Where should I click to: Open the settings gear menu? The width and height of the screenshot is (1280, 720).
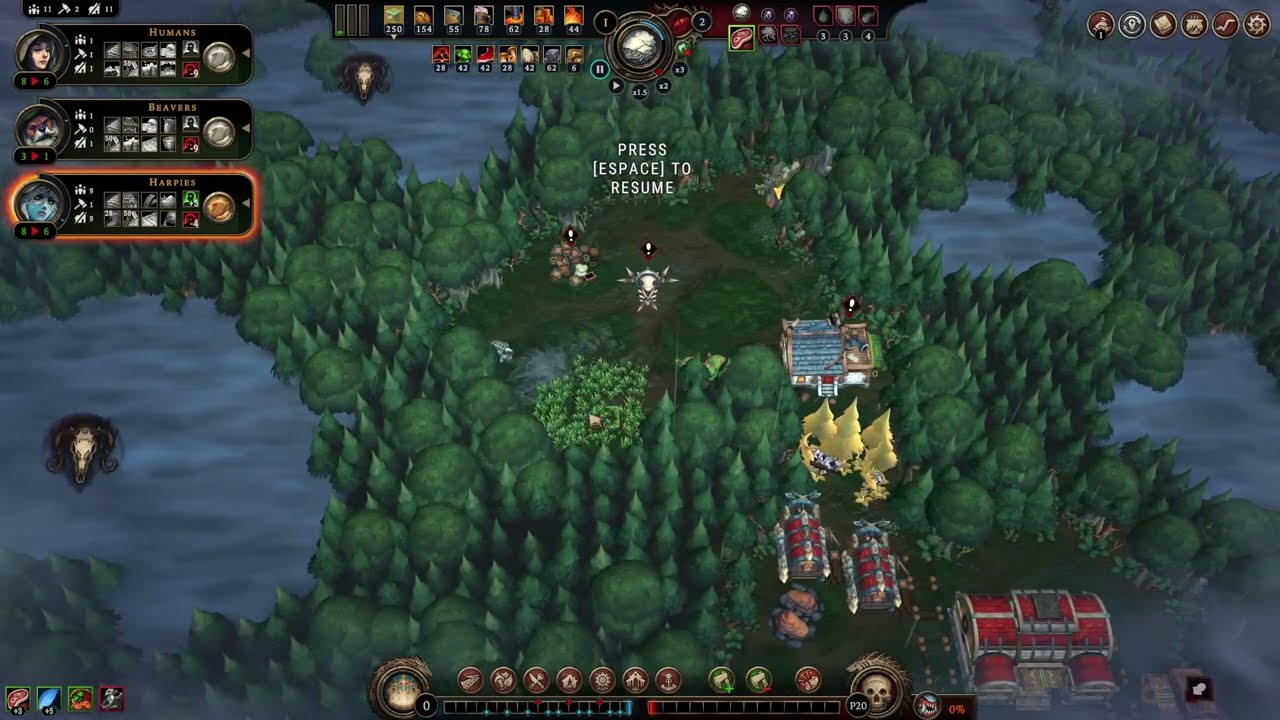tap(1257, 25)
